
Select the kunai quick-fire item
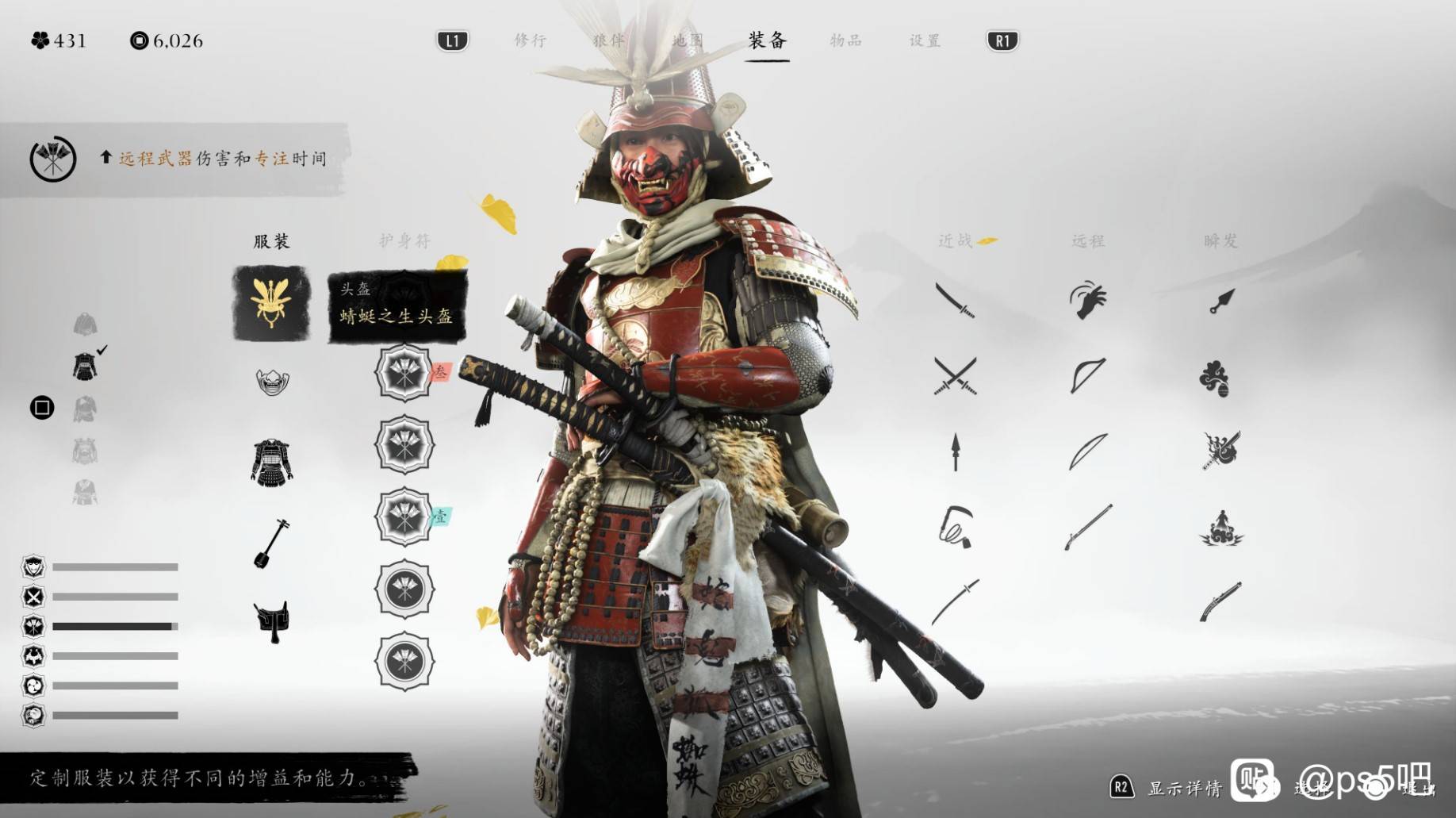(1221, 301)
